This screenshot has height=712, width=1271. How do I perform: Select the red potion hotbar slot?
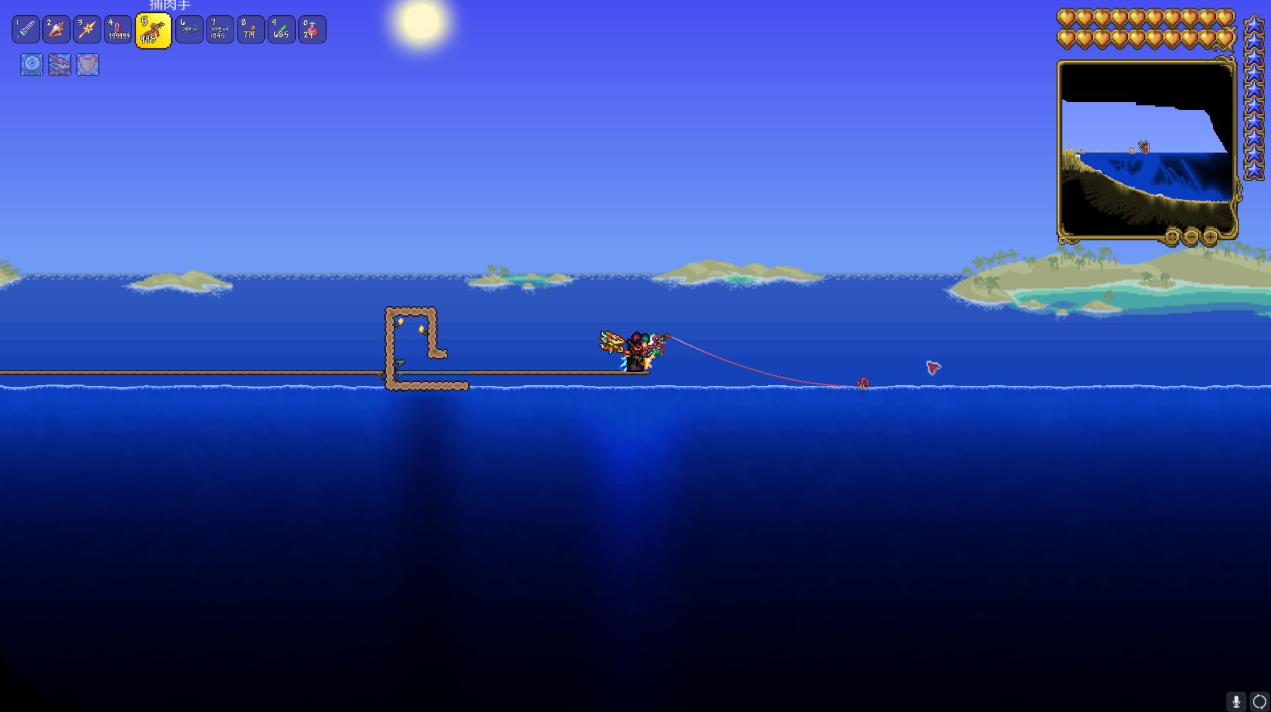[313, 30]
